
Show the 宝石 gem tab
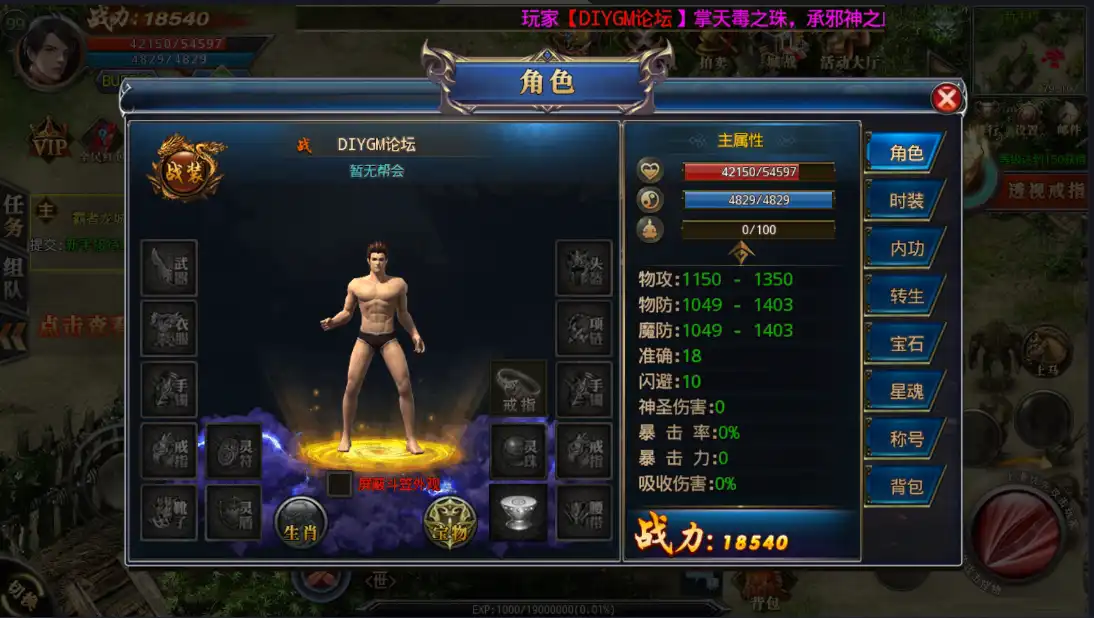(905, 344)
